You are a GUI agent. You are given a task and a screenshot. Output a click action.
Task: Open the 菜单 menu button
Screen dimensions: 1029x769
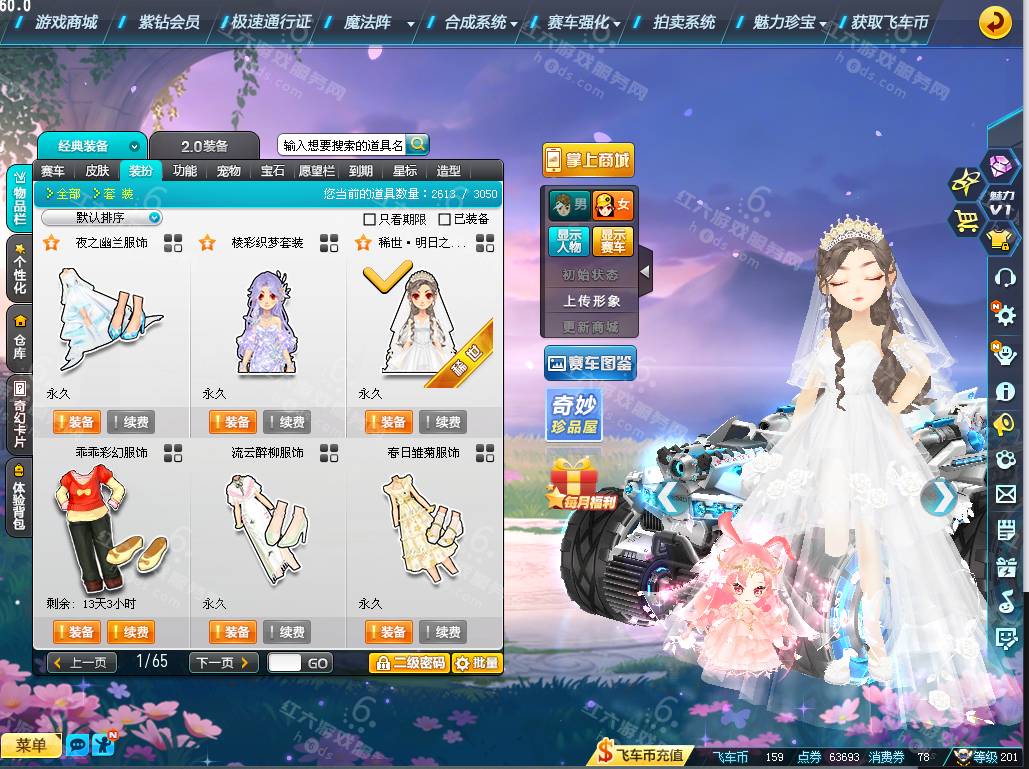click(x=30, y=746)
